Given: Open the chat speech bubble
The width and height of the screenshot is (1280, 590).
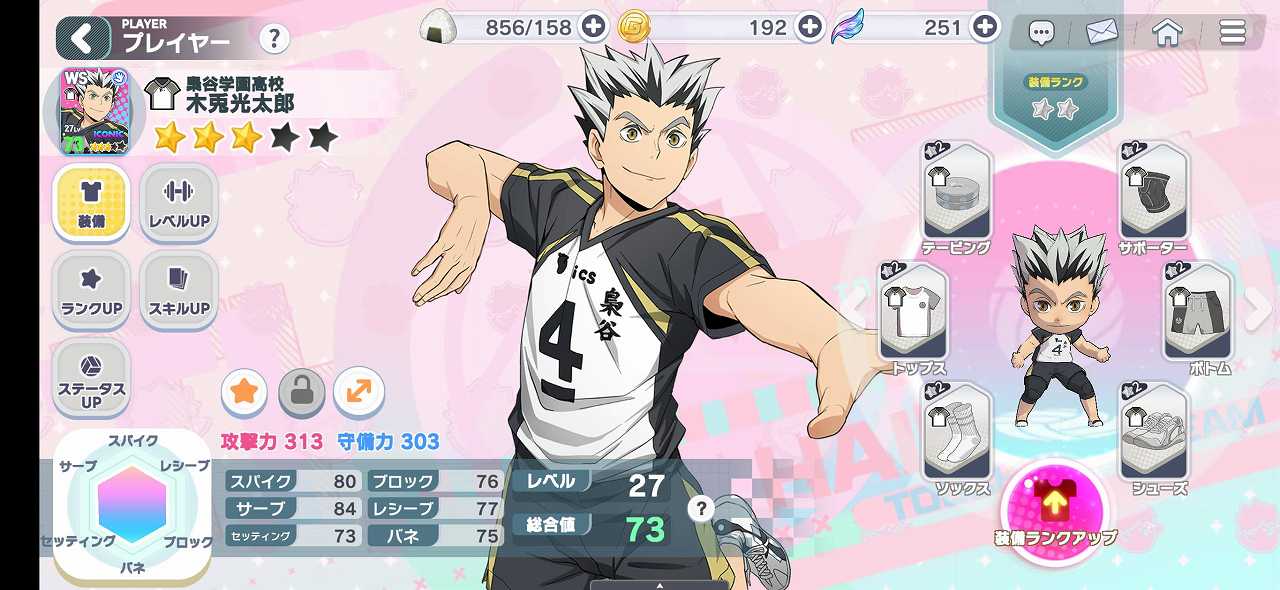Looking at the screenshot, I should [x=1042, y=33].
